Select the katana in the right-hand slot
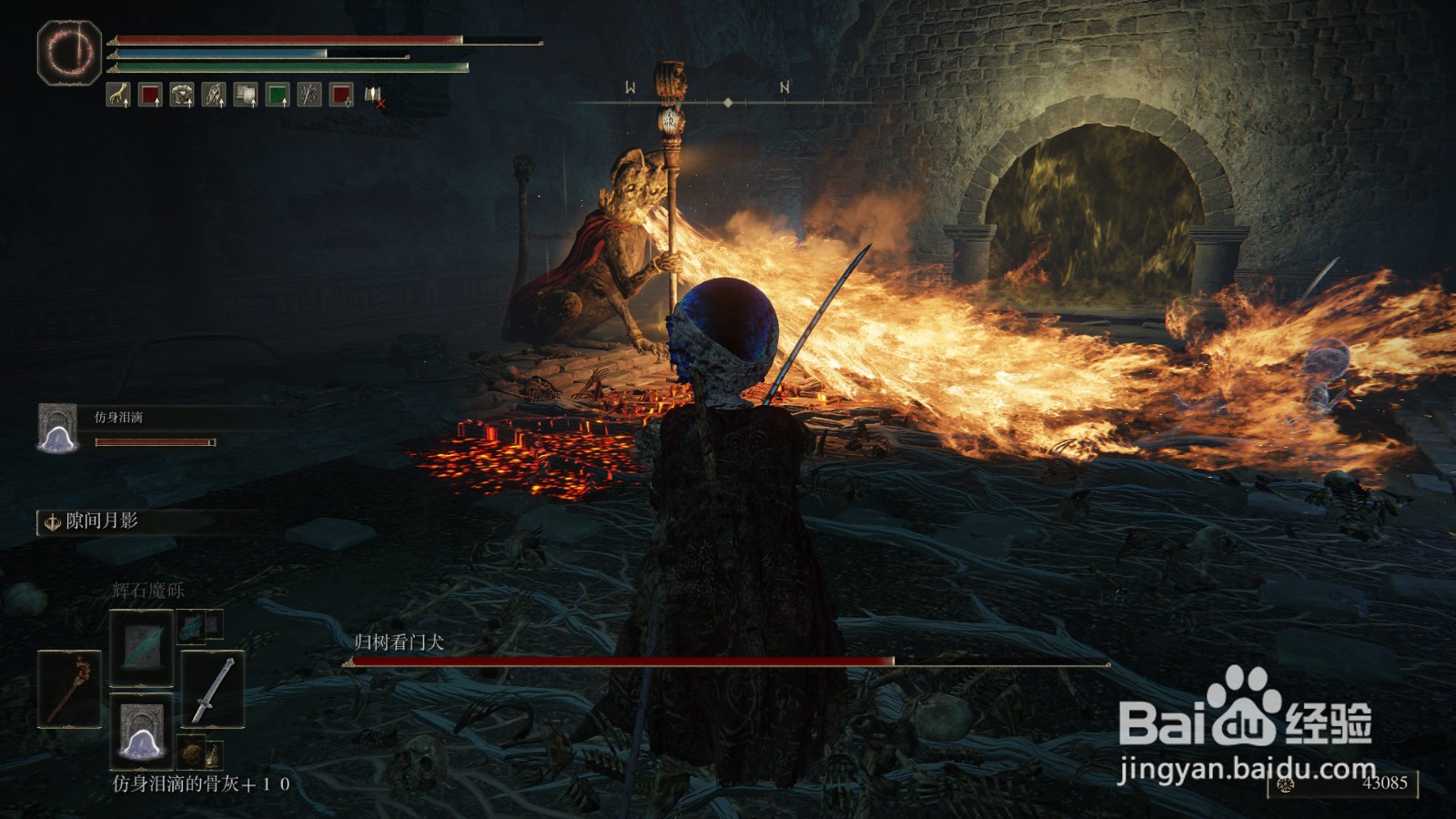Image resolution: width=1456 pixels, height=819 pixels. (212, 689)
